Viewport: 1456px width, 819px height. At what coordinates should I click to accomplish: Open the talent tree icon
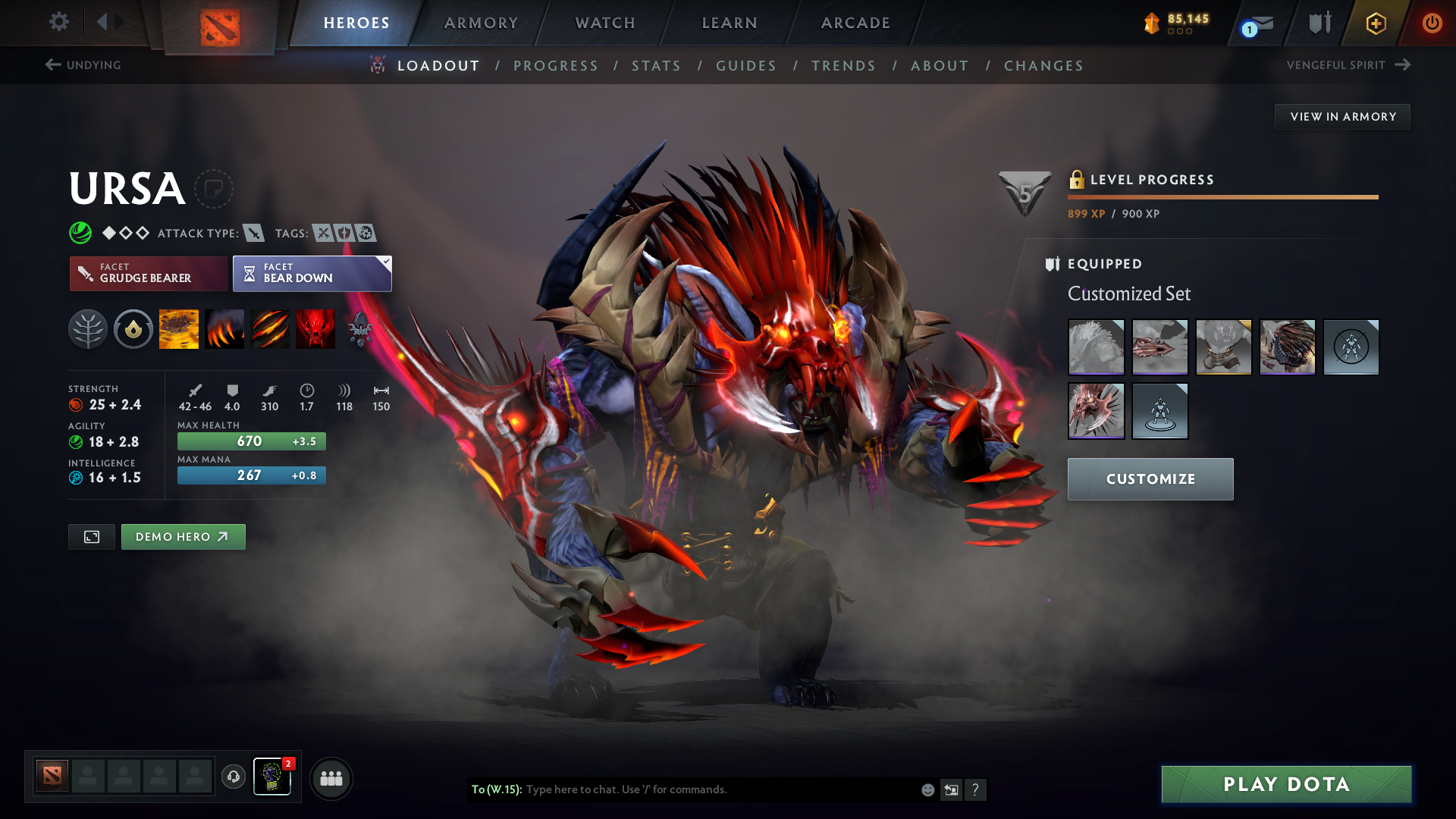88,329
